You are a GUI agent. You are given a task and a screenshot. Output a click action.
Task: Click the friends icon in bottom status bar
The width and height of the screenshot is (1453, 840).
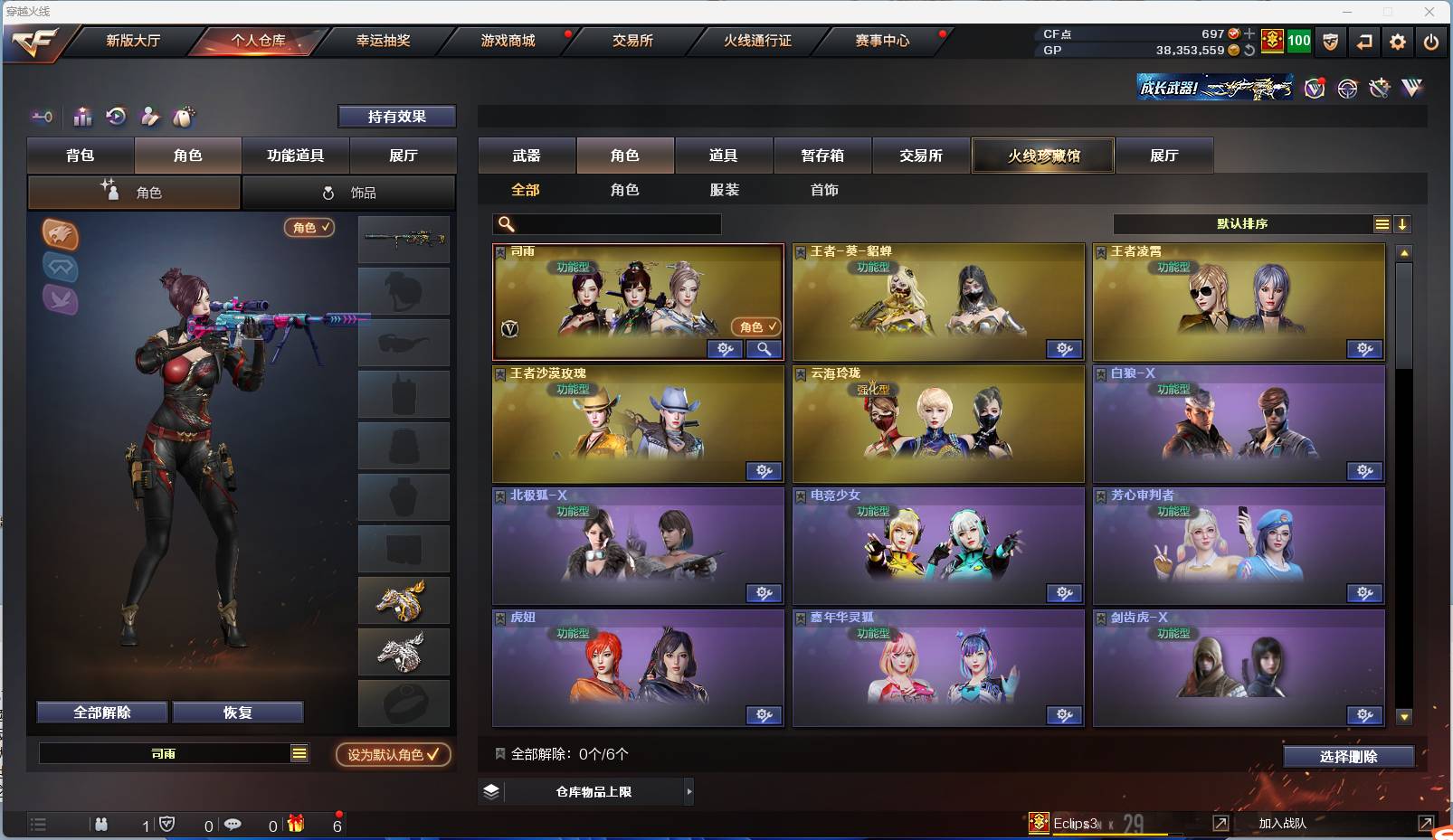101,825
